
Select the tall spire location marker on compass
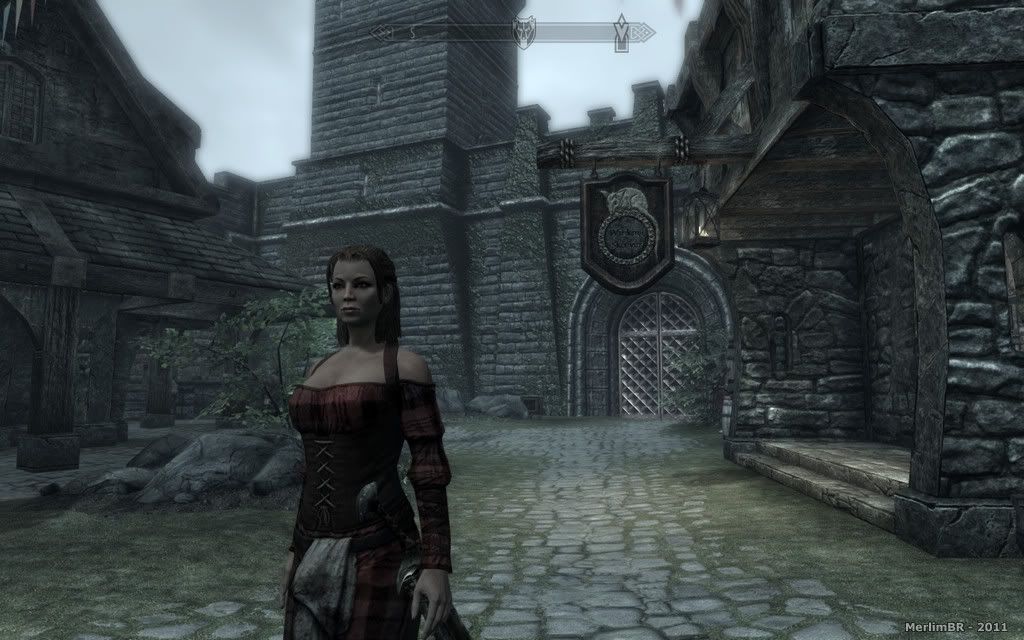click(x=621, y=30)
